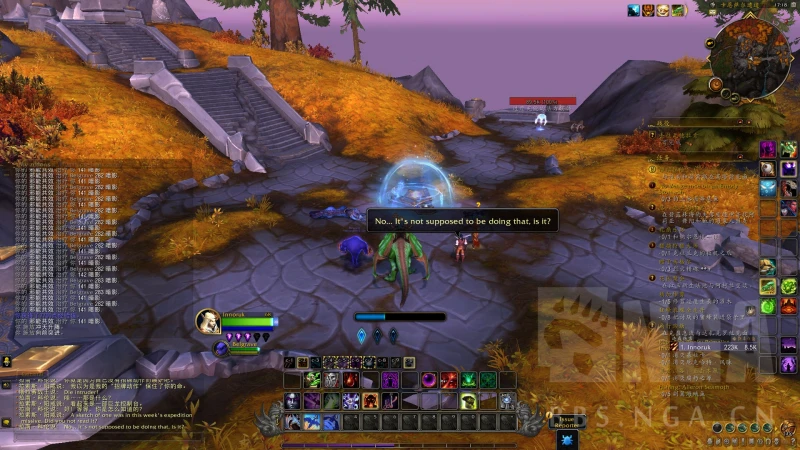Select the pet portrait frame
This screenshot has width=800, height=450.
[222, 348]
